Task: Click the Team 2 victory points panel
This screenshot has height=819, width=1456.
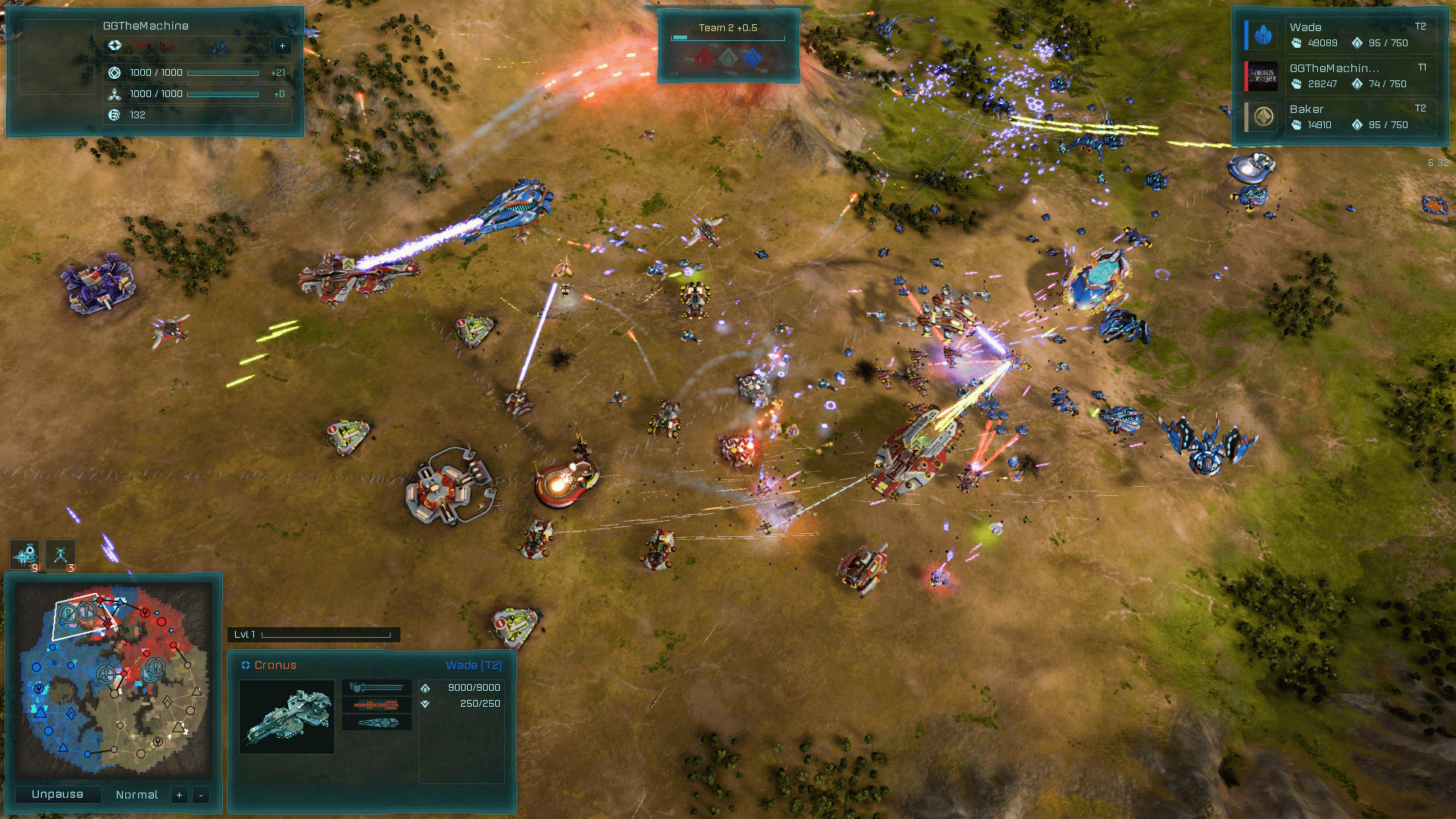Action: (x=728, y=45)
